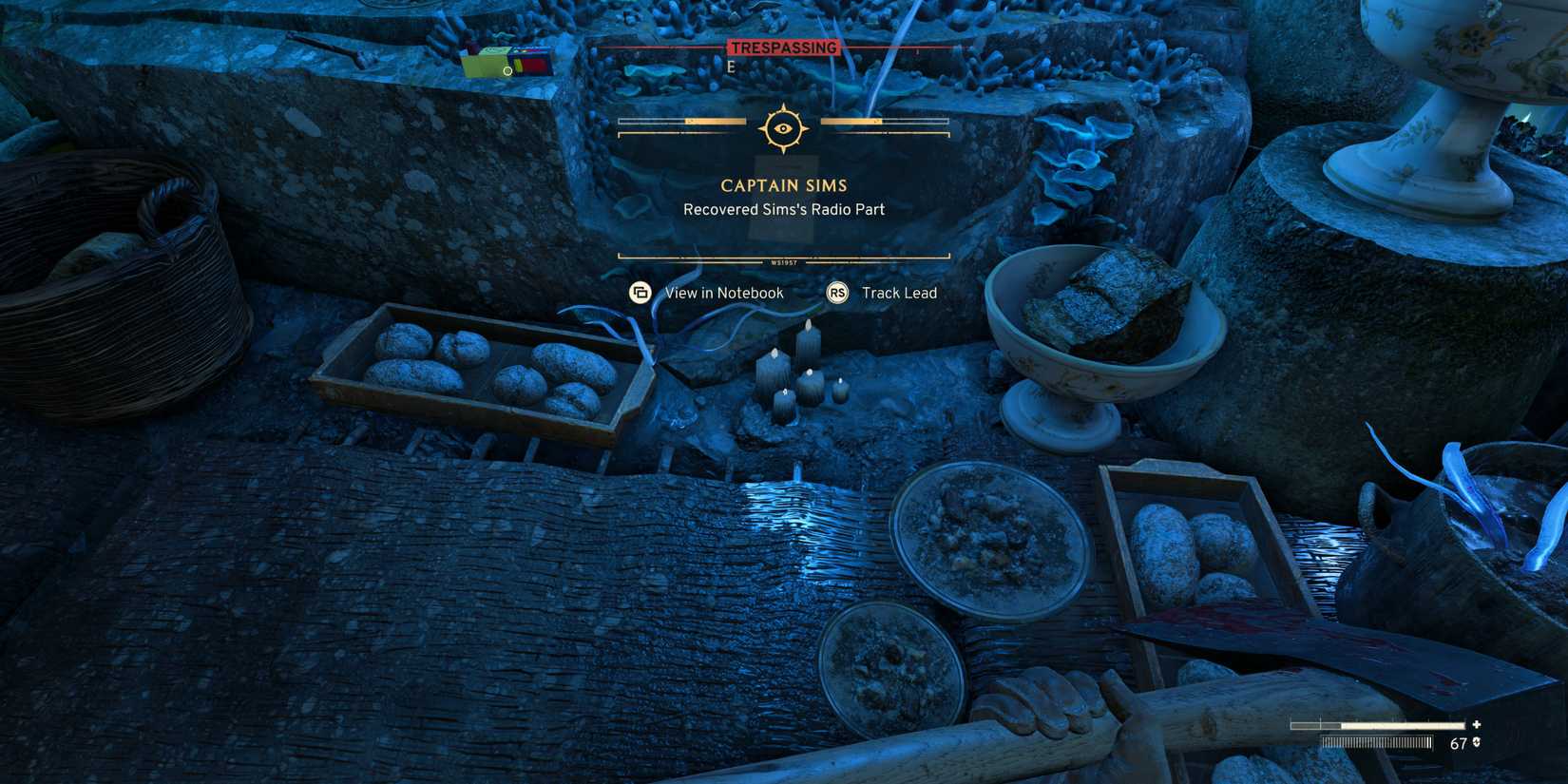Click View in Notebook
This screenshot has height=784, width=1568.
(725, 293)
